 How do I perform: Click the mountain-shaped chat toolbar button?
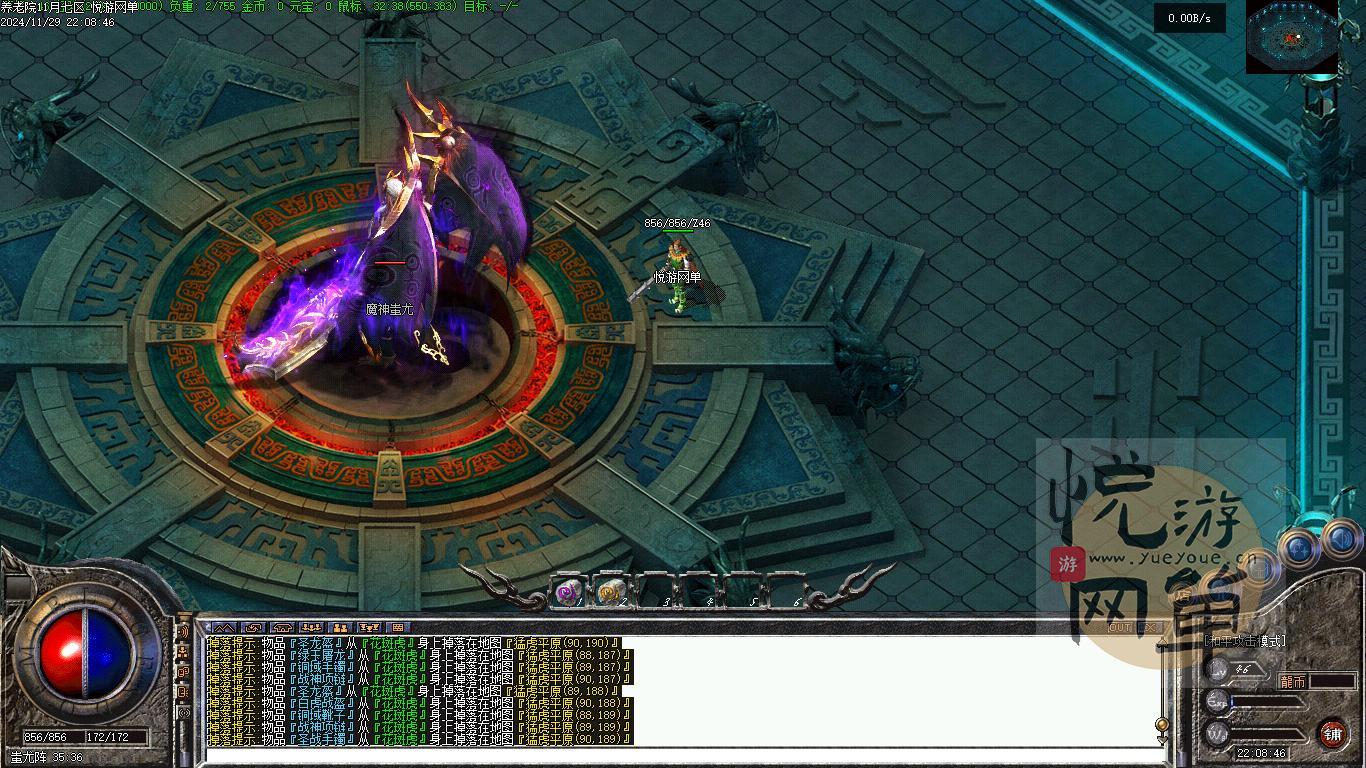pyautogui.click(x=223, y=628)
